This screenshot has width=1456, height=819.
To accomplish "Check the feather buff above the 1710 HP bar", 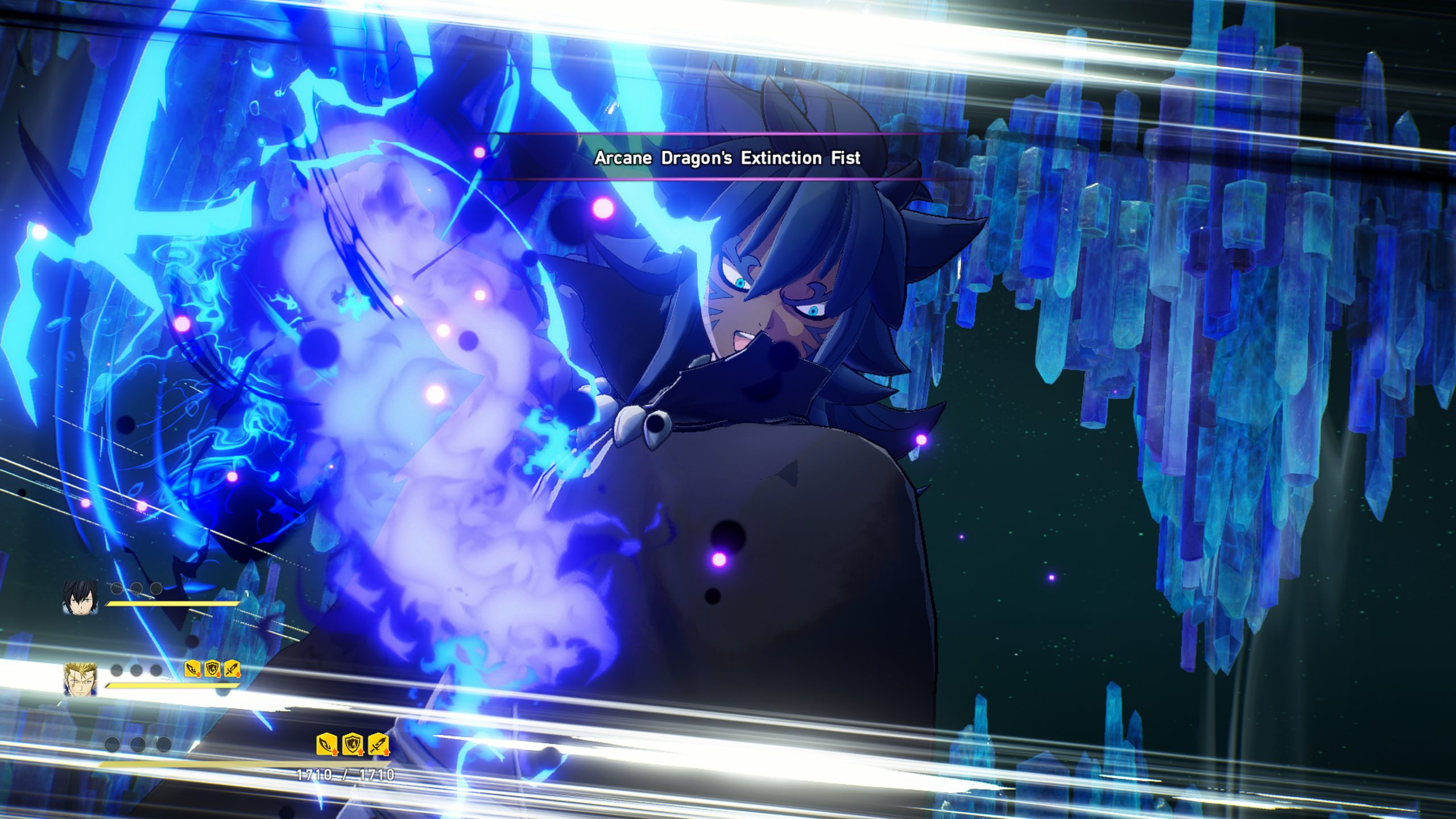I will [x=327, y=744].
